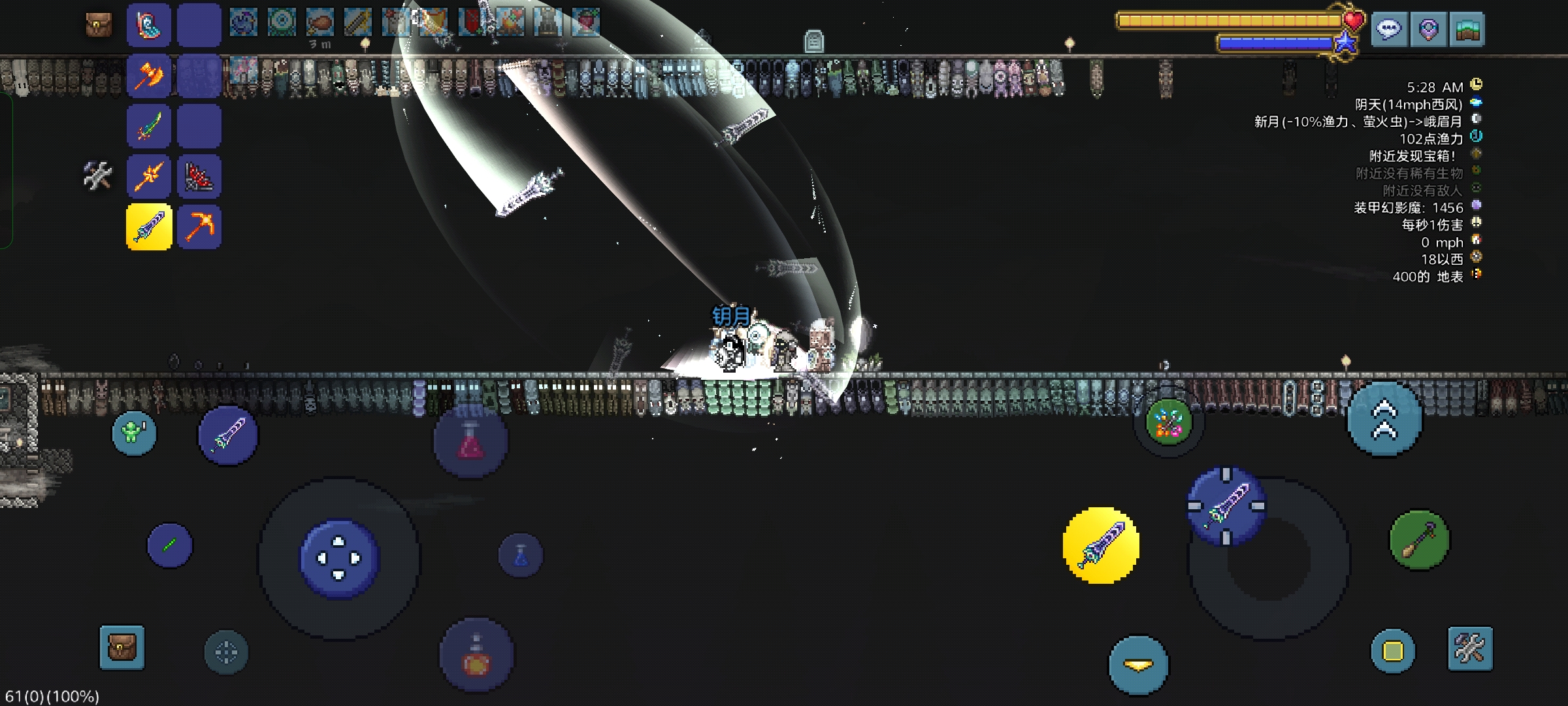Open the map pin button
Viewport: 1568px width, 706px height.
pyautogui.click(x=1428, y=29)
